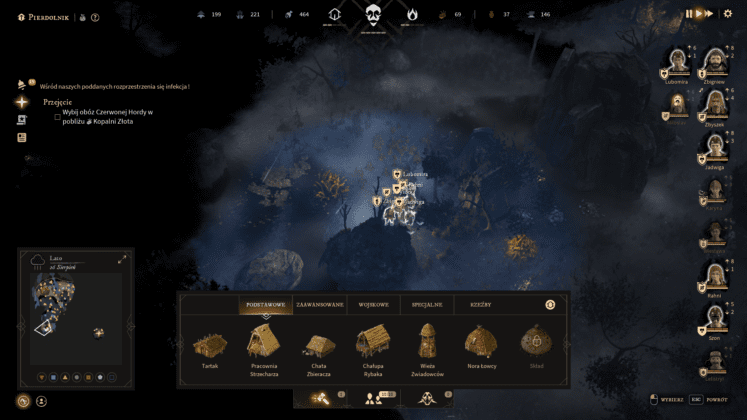Show the Rzeźby building tab
This screenshot has height=420, width=747.
(480, 304)
